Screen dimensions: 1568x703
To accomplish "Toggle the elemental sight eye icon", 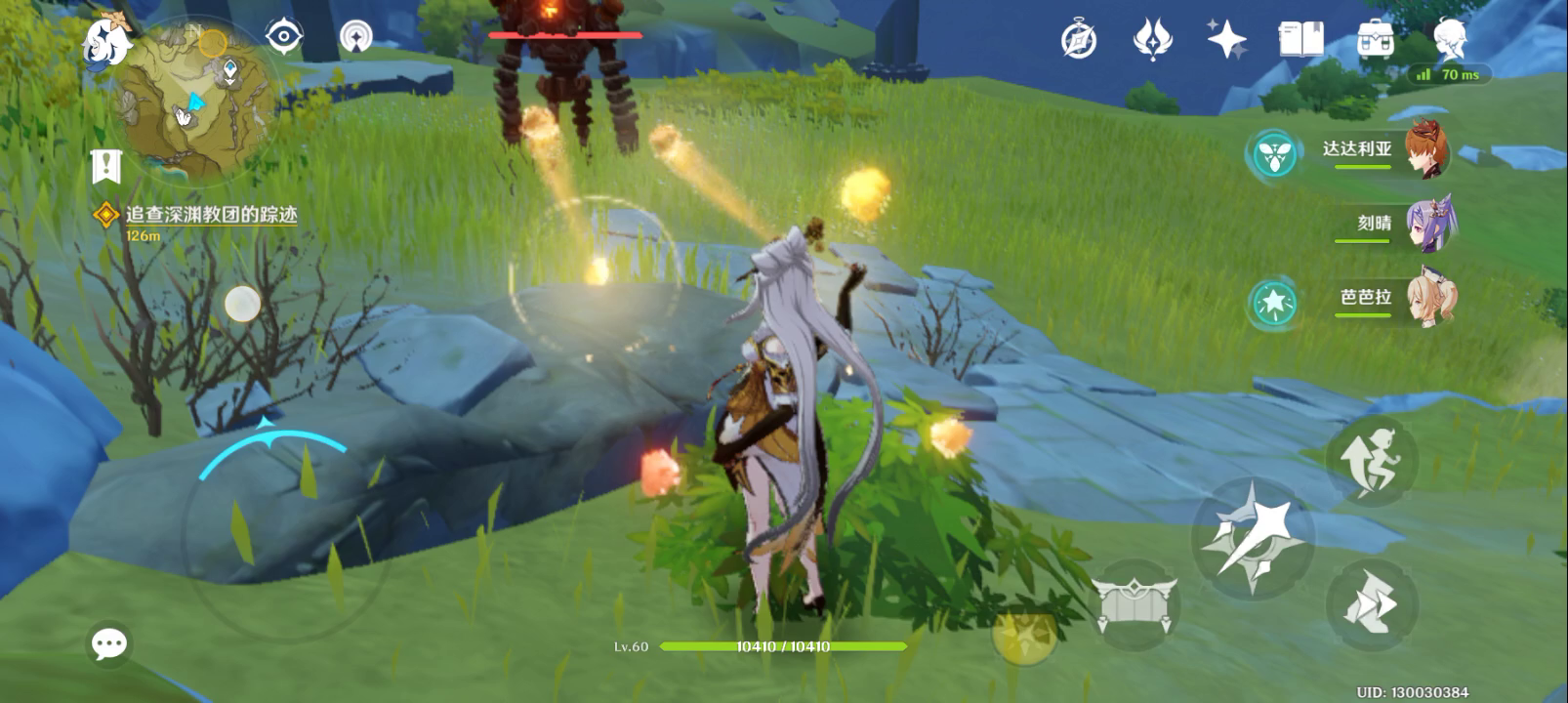I will point(283,38).
